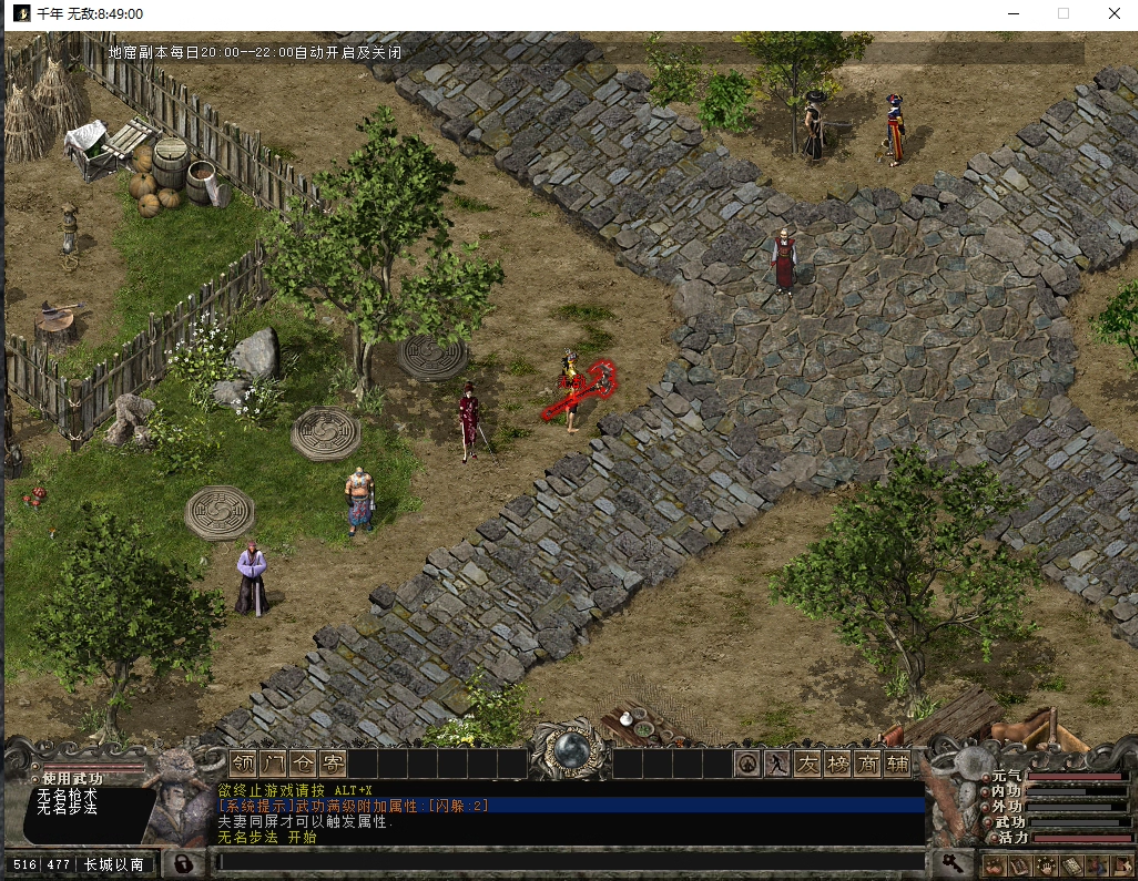Click the padlock icon beside chat input
Image resolution: width=1138 pixels, height=881 pixels.
coord(183,863)
